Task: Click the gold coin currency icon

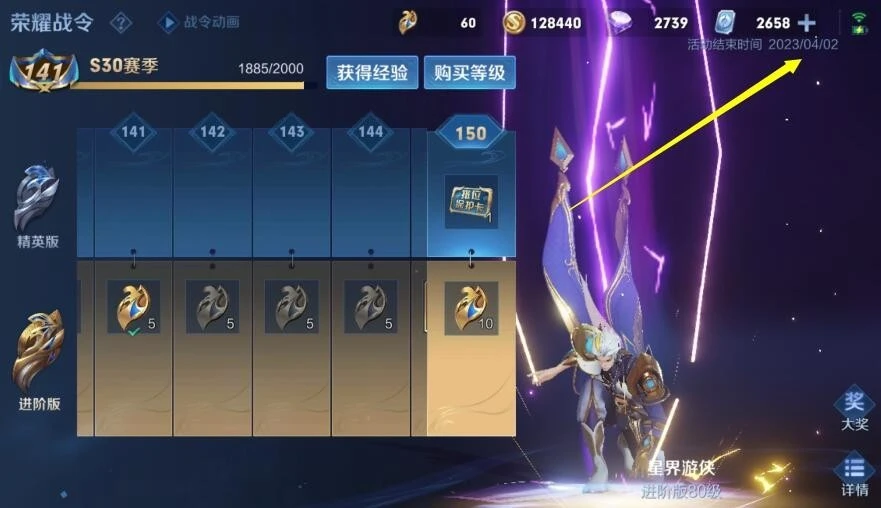Action: pyautogui.click(x=516, y=22)
